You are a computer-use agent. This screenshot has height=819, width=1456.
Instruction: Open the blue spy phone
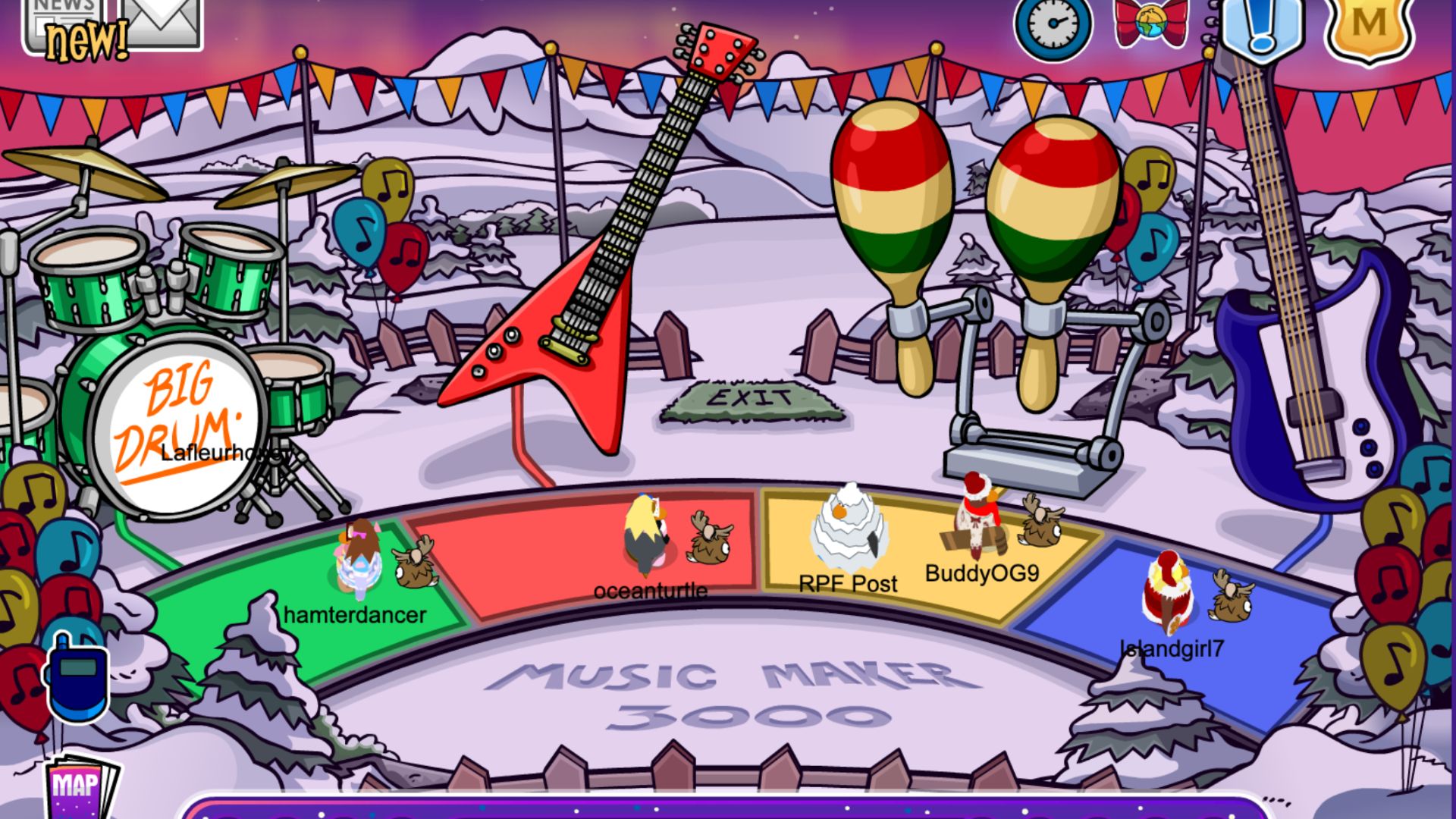click(76, 677)
